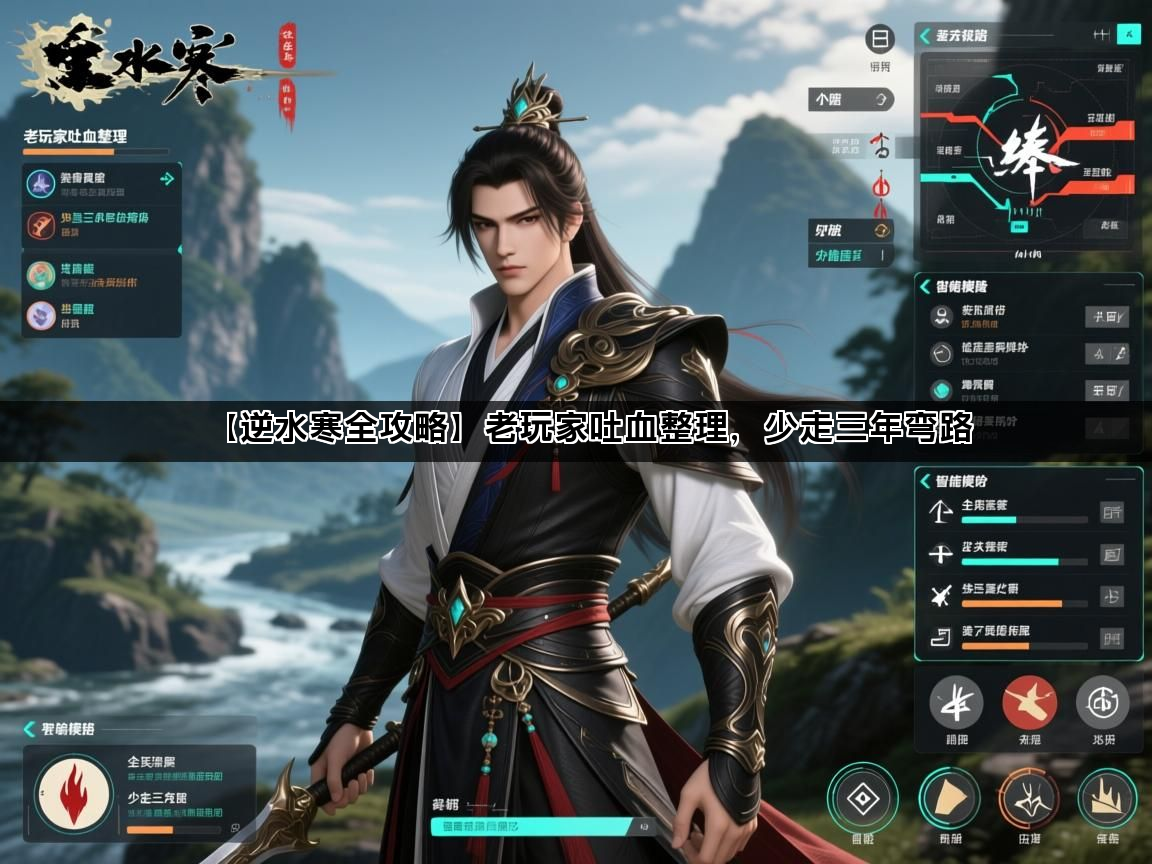Trigger the orange-ringed ability button
The height and width of the screenshot is (864, 1152).
(x=1029, y=799)
